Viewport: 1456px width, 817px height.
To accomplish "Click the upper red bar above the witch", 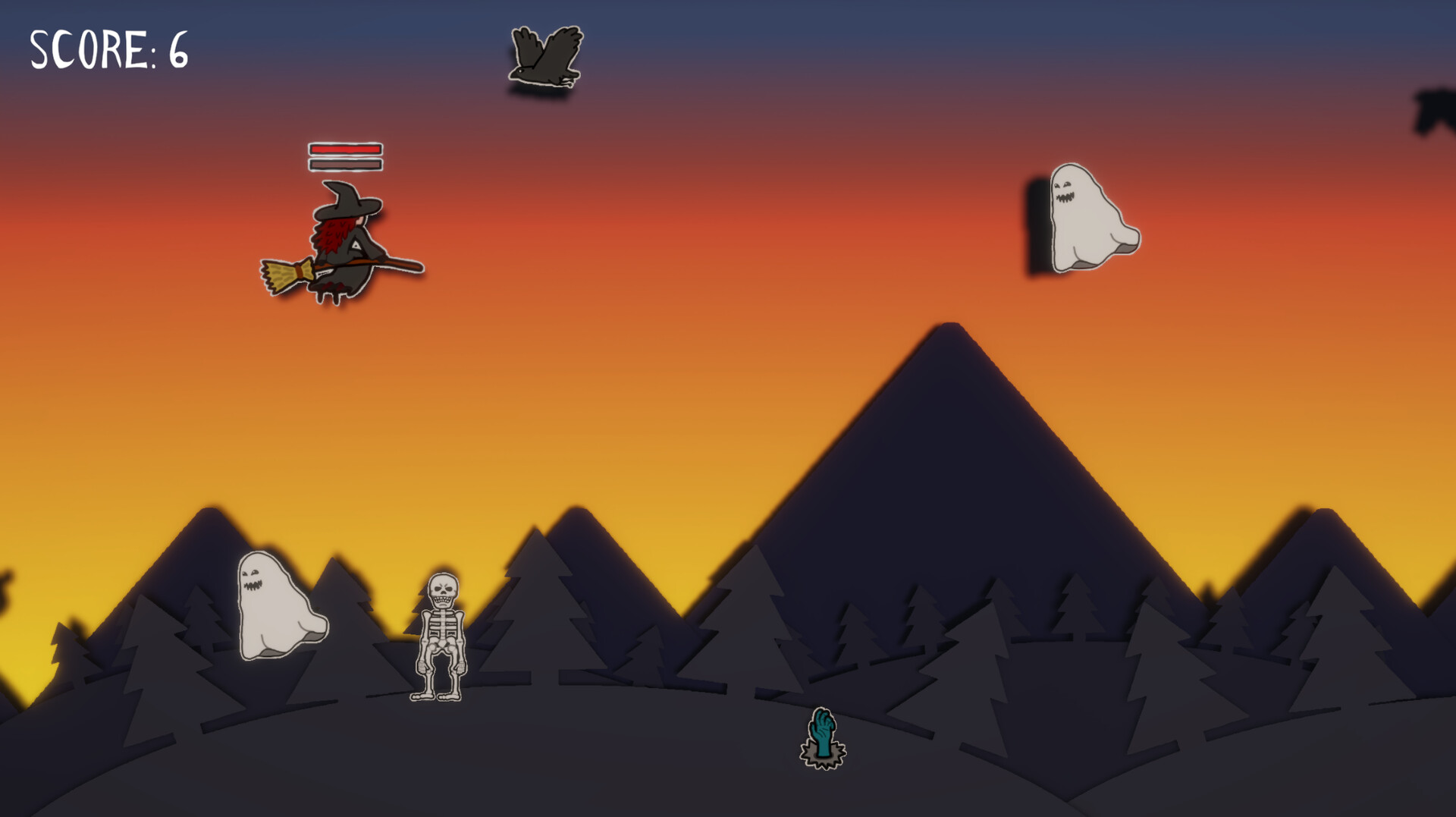I will click(345, 149).
